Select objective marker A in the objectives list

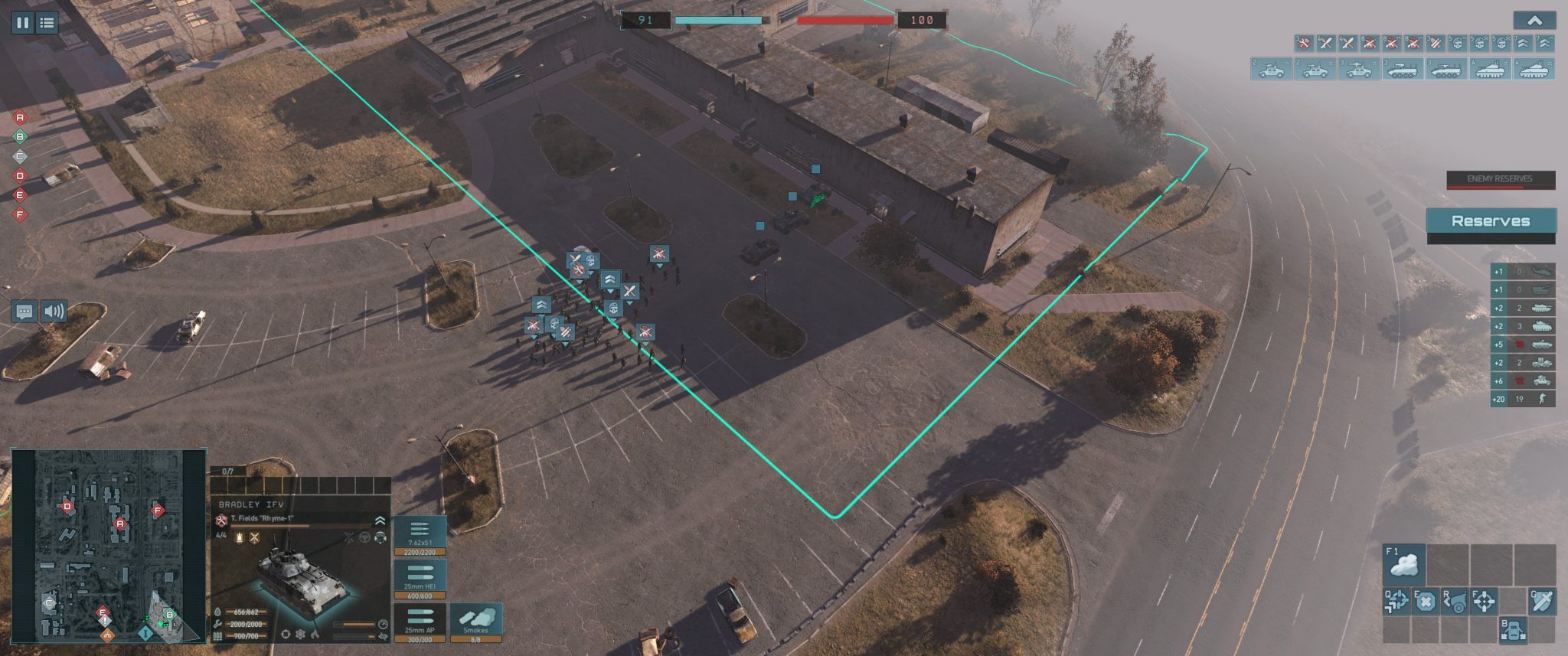[x=21, y=118]
